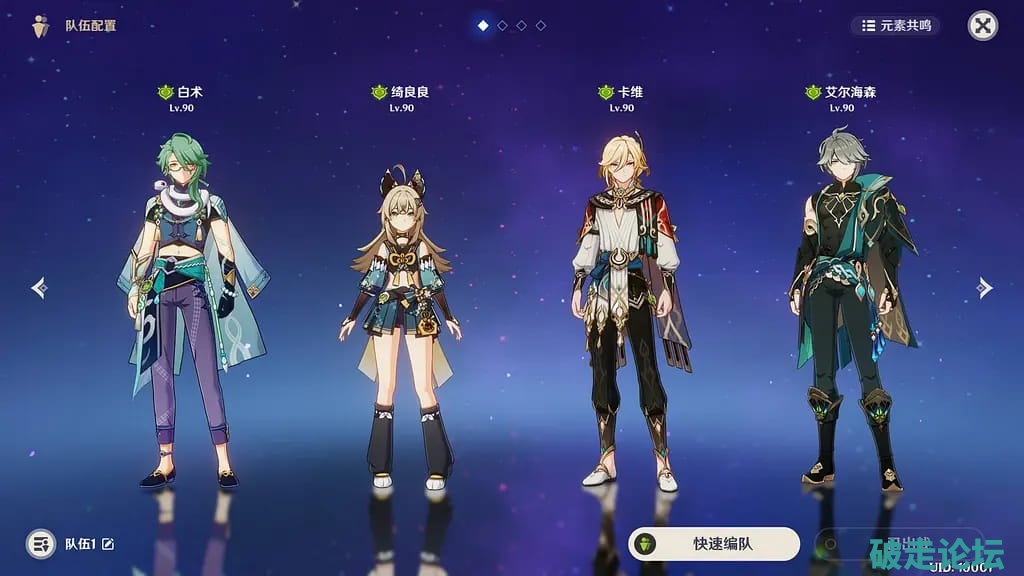Switch to the previous team with left arrow
This screenshot has width=1024, height=576.
39,288
